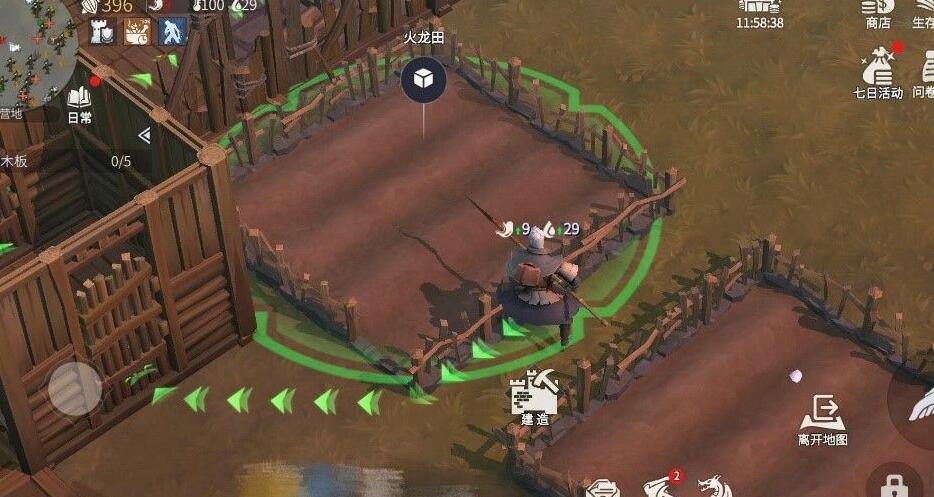Select the blue walking figure buff icon
934x497 pixels.
point(173,32)
